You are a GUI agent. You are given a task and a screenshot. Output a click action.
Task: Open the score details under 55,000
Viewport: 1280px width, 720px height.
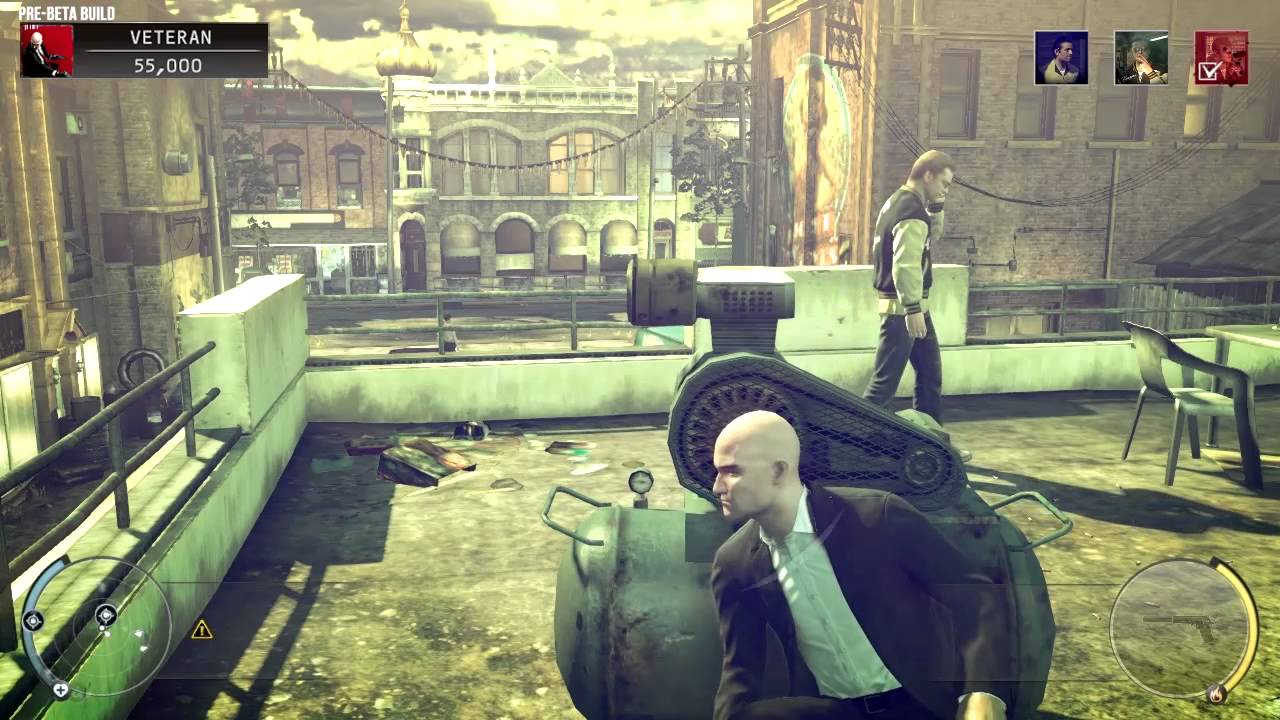170,63
